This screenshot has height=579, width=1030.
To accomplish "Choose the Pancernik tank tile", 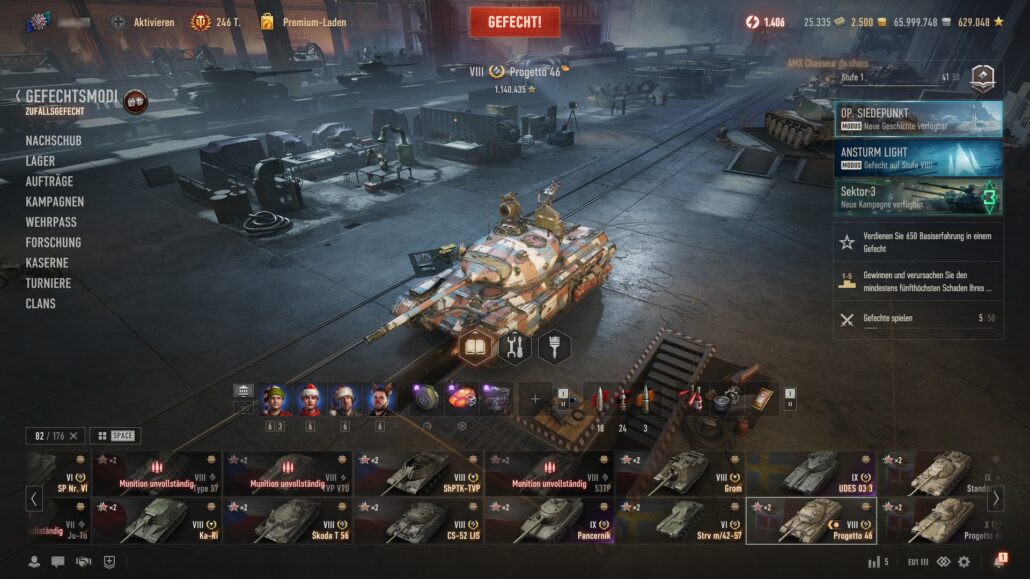I will (x=549, y=520).
